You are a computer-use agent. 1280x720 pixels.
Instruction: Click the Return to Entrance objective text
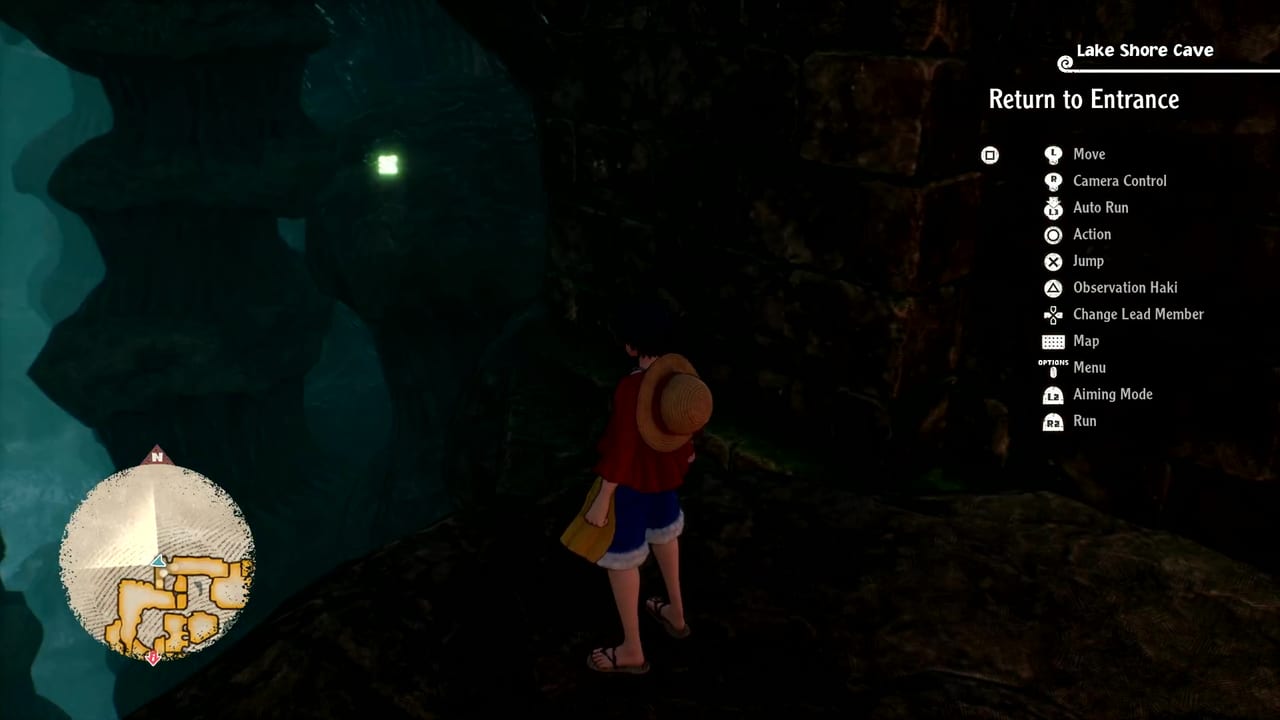(1084, 99)
